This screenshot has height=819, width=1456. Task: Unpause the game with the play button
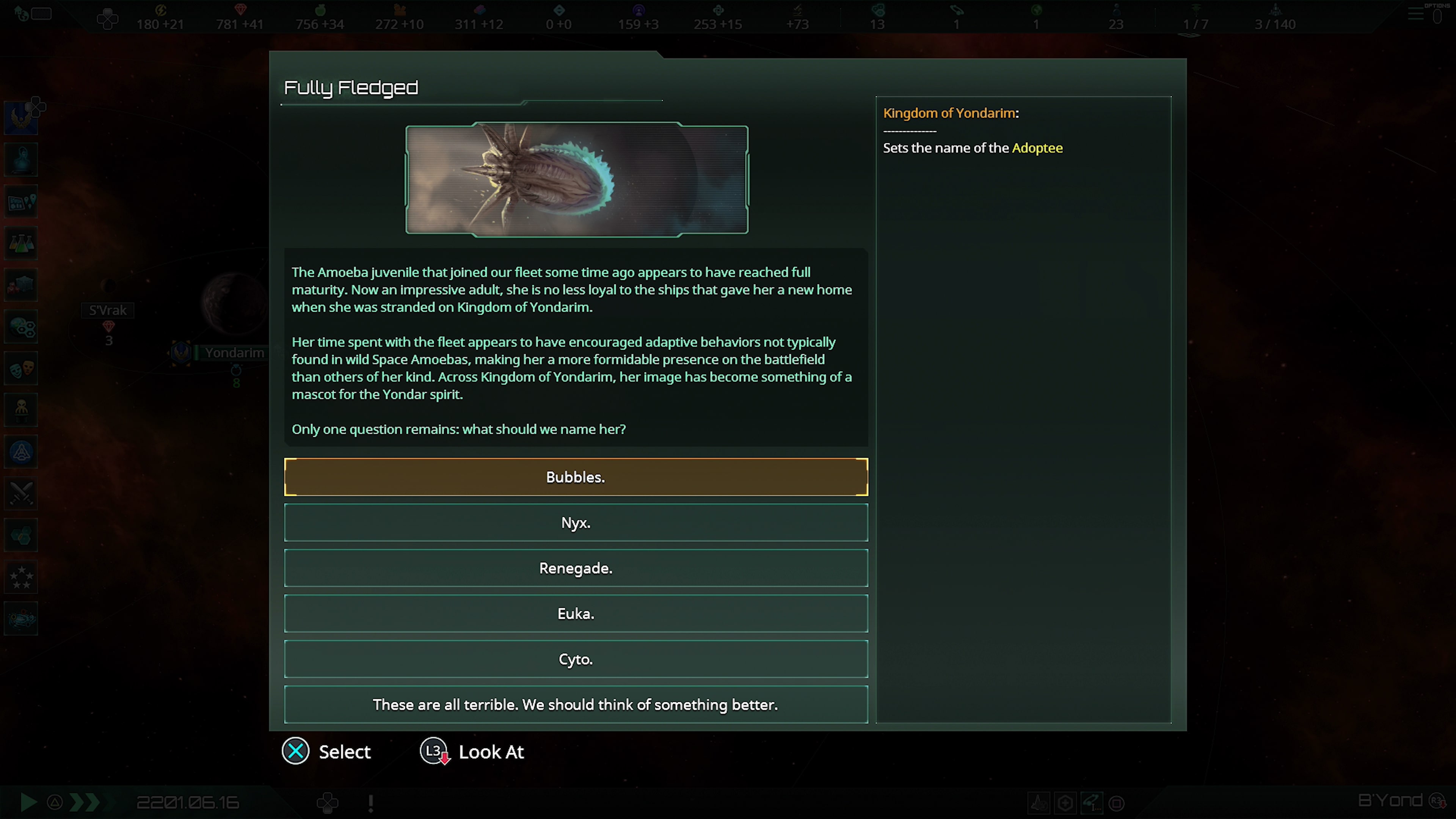pyautogui.click(x=28, y=802)
